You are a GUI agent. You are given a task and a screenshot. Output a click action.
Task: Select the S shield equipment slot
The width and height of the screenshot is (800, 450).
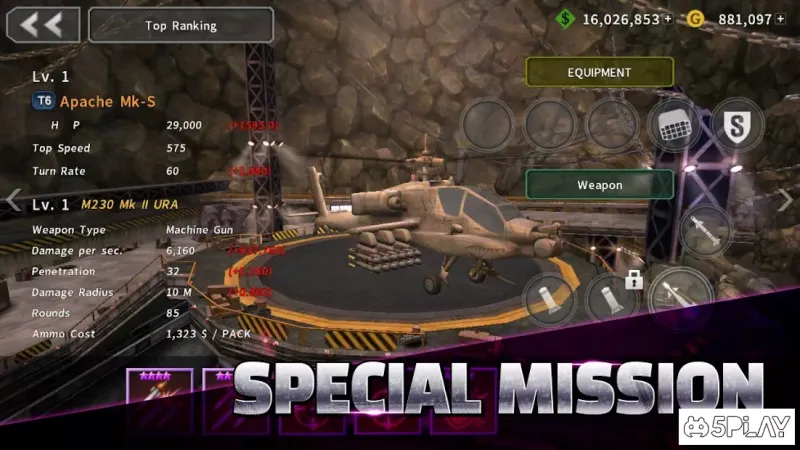[737, 125]
